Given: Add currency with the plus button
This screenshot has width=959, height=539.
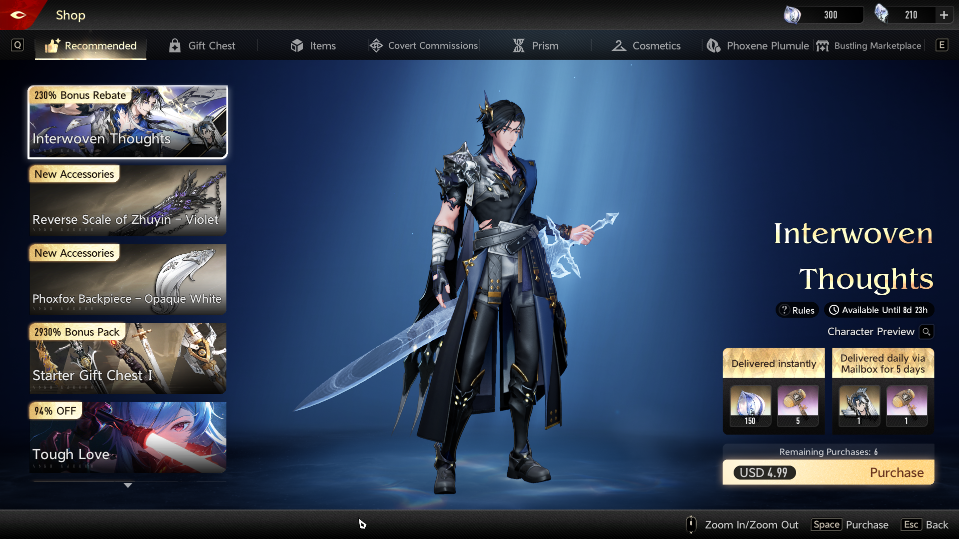Looking at the screenshot, I should 944,15.
